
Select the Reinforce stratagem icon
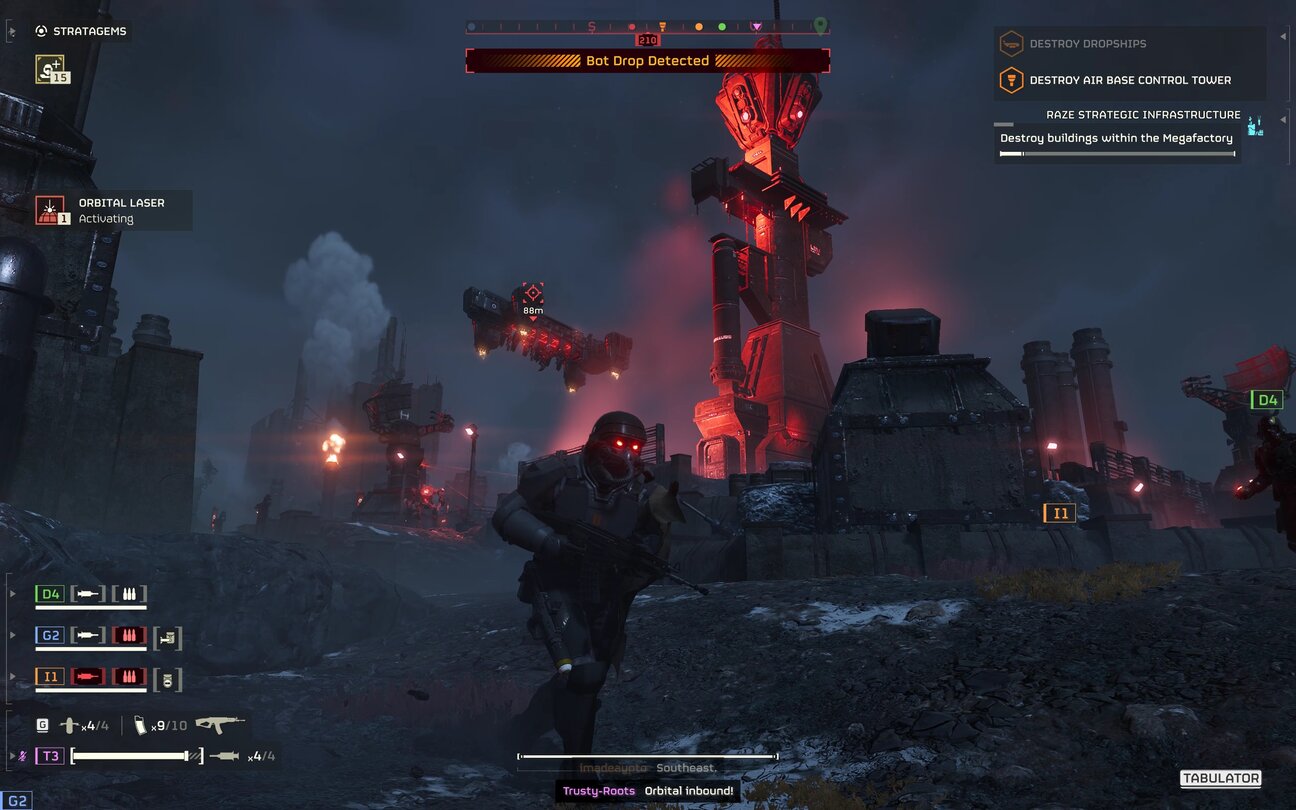coord(51,69)
